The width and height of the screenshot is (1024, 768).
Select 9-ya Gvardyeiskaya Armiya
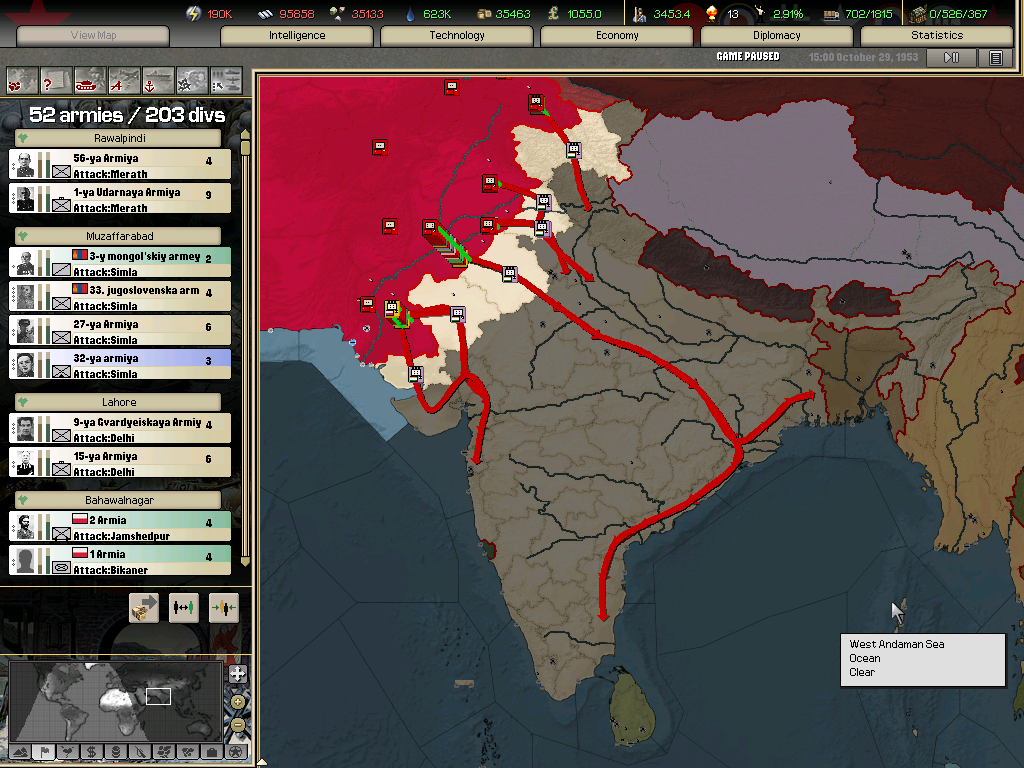[120, 428]
